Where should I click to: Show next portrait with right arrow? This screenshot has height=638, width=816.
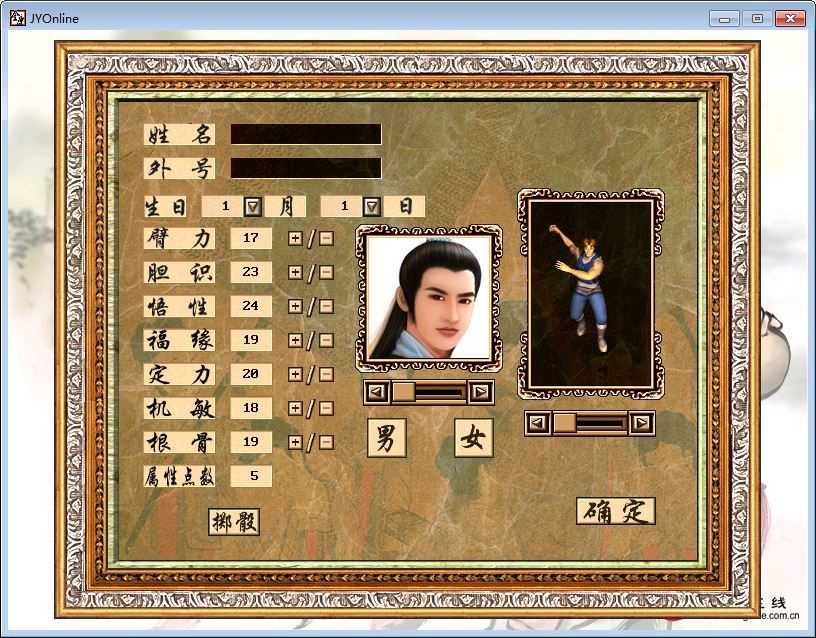(481, 392)
